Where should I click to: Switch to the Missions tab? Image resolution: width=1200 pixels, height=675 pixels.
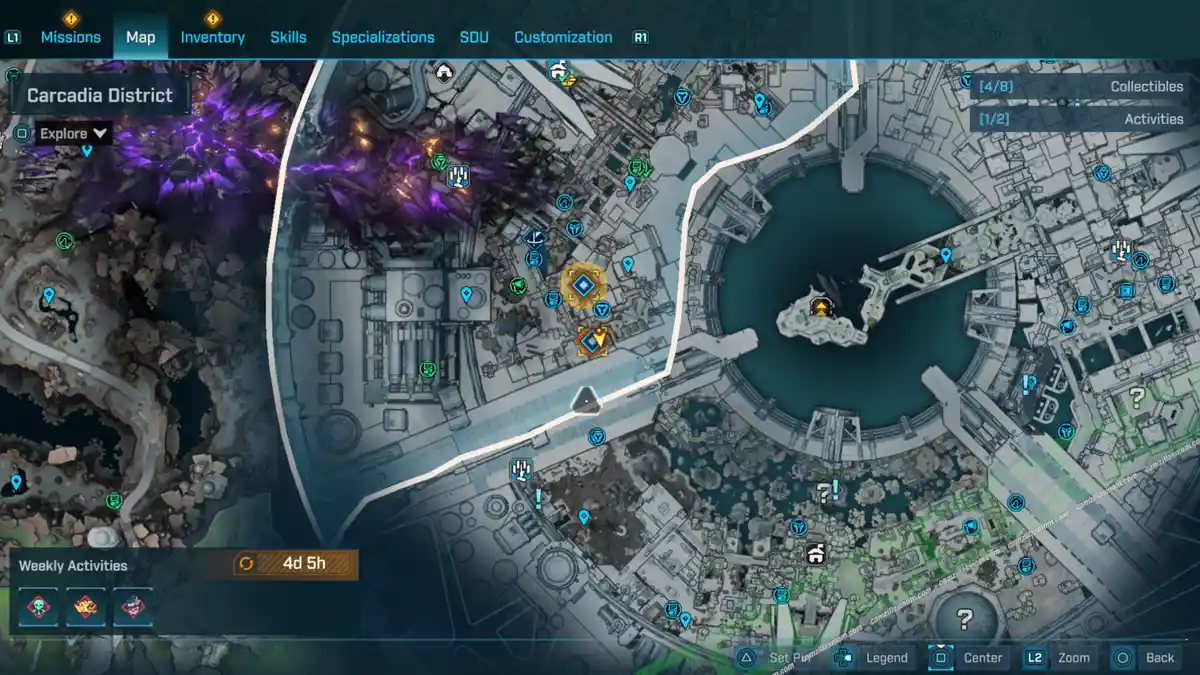[x=70, y=37]
